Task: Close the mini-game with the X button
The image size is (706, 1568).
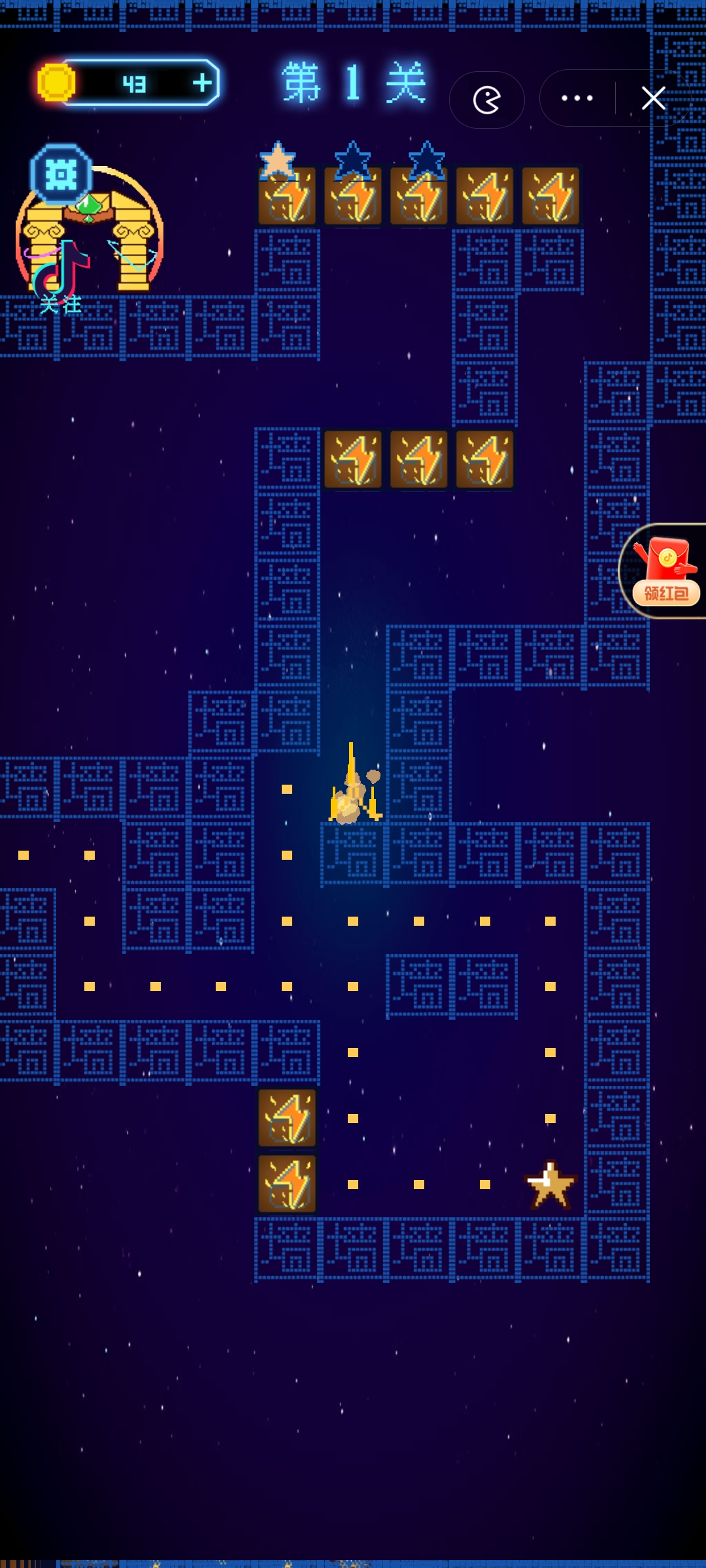Action: (653, 99)
